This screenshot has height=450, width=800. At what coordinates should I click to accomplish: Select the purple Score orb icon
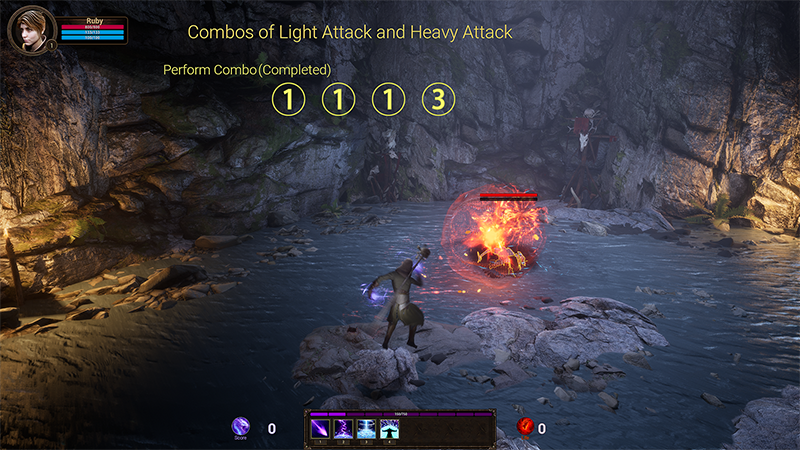click(x=241, y=427)
